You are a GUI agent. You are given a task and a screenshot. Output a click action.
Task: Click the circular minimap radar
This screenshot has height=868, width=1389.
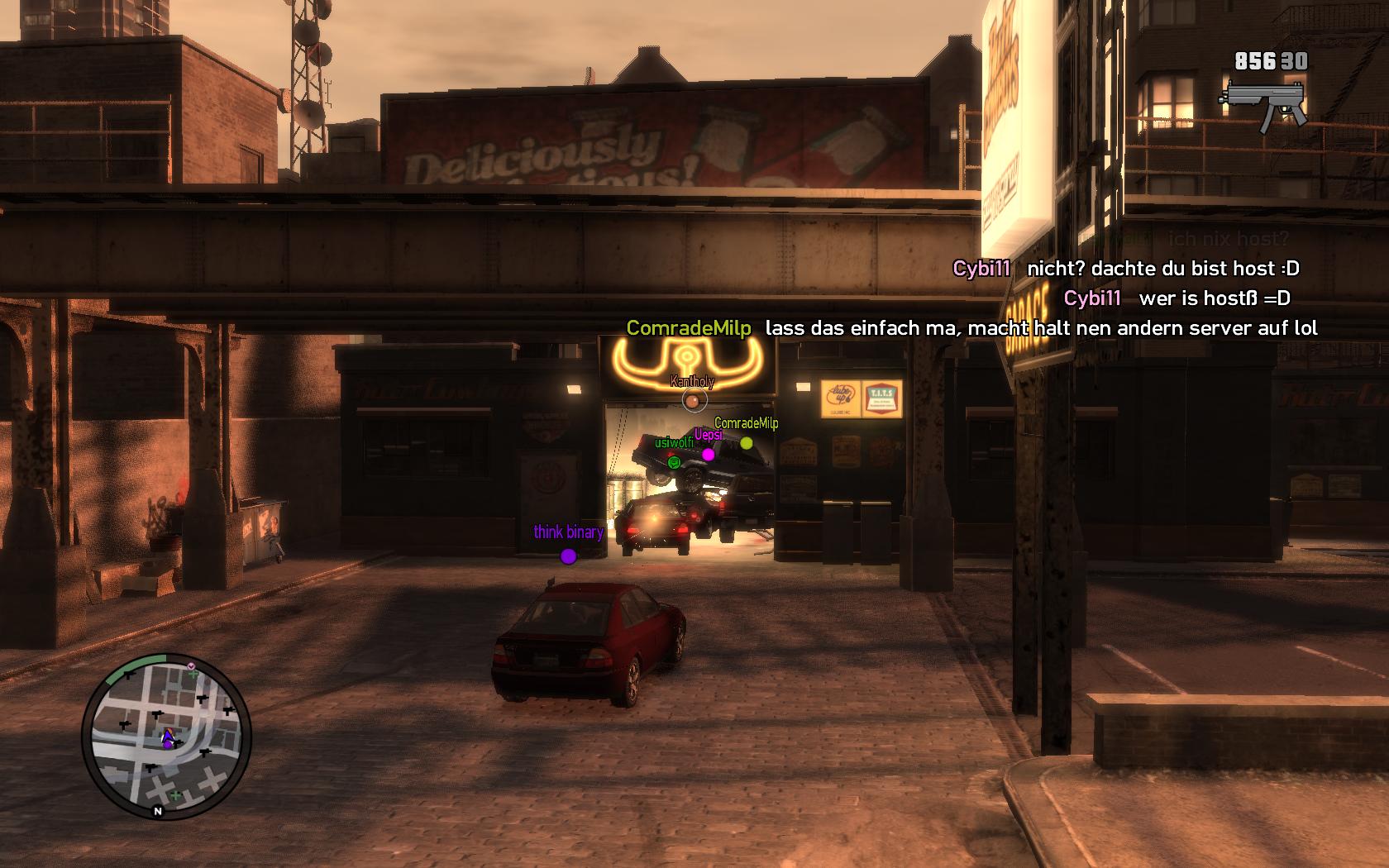(x=166, y=736)
